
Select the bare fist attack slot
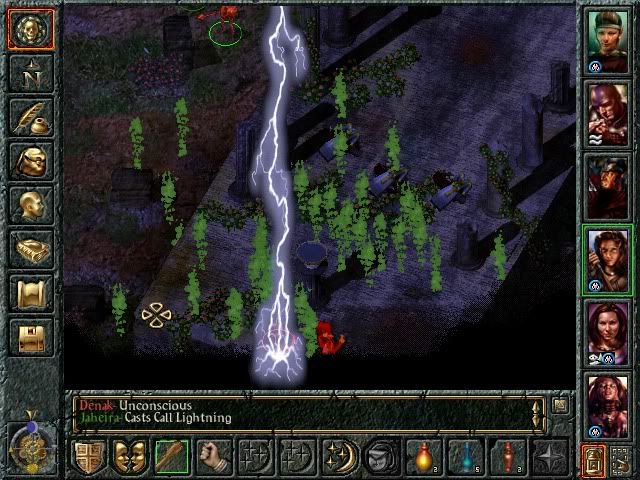click(213, 458)
